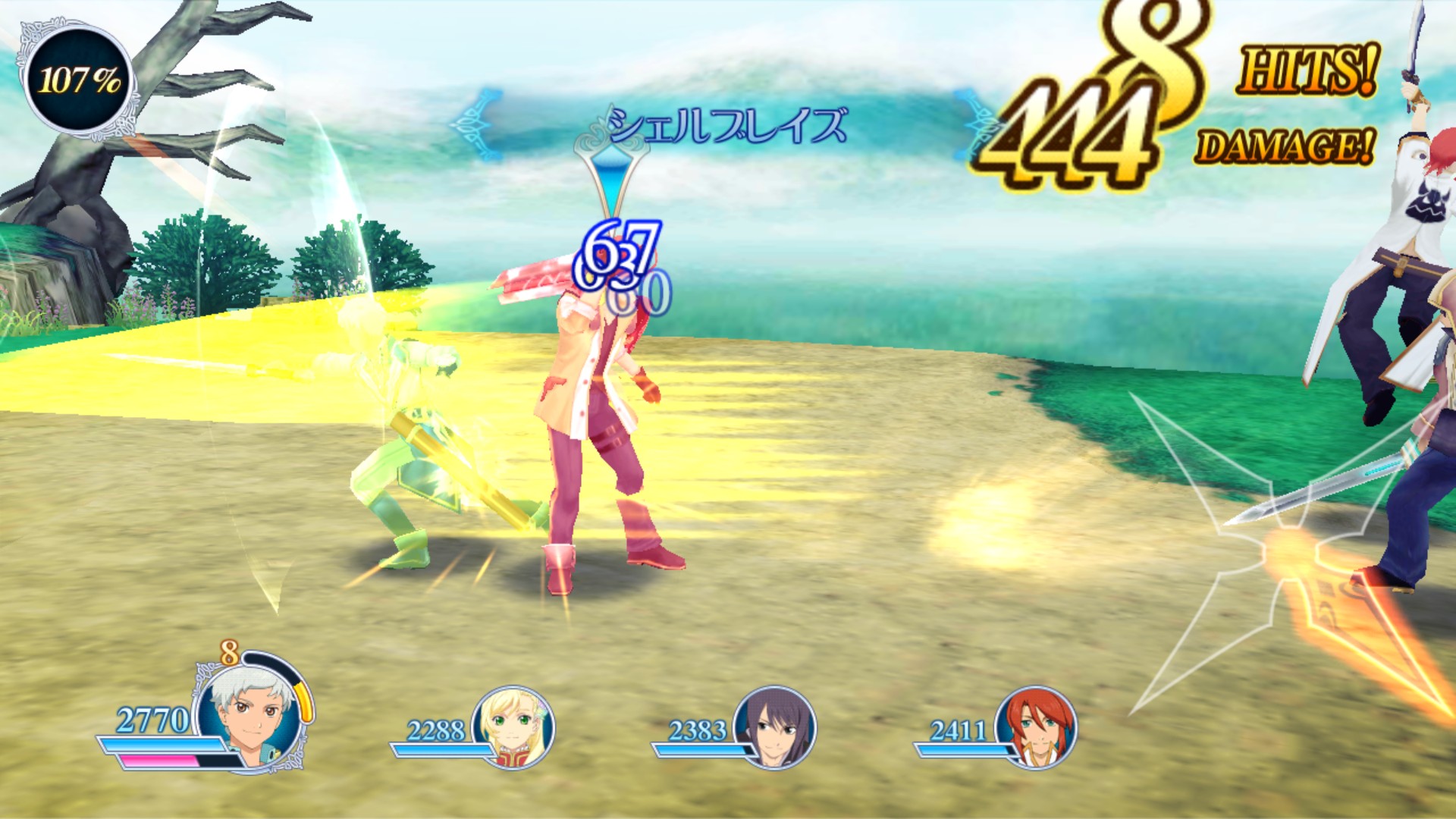Screen dimensions: 1456x819
Task: Tap the blonde girl's party portrait
Action: click(x=513, y=726)
